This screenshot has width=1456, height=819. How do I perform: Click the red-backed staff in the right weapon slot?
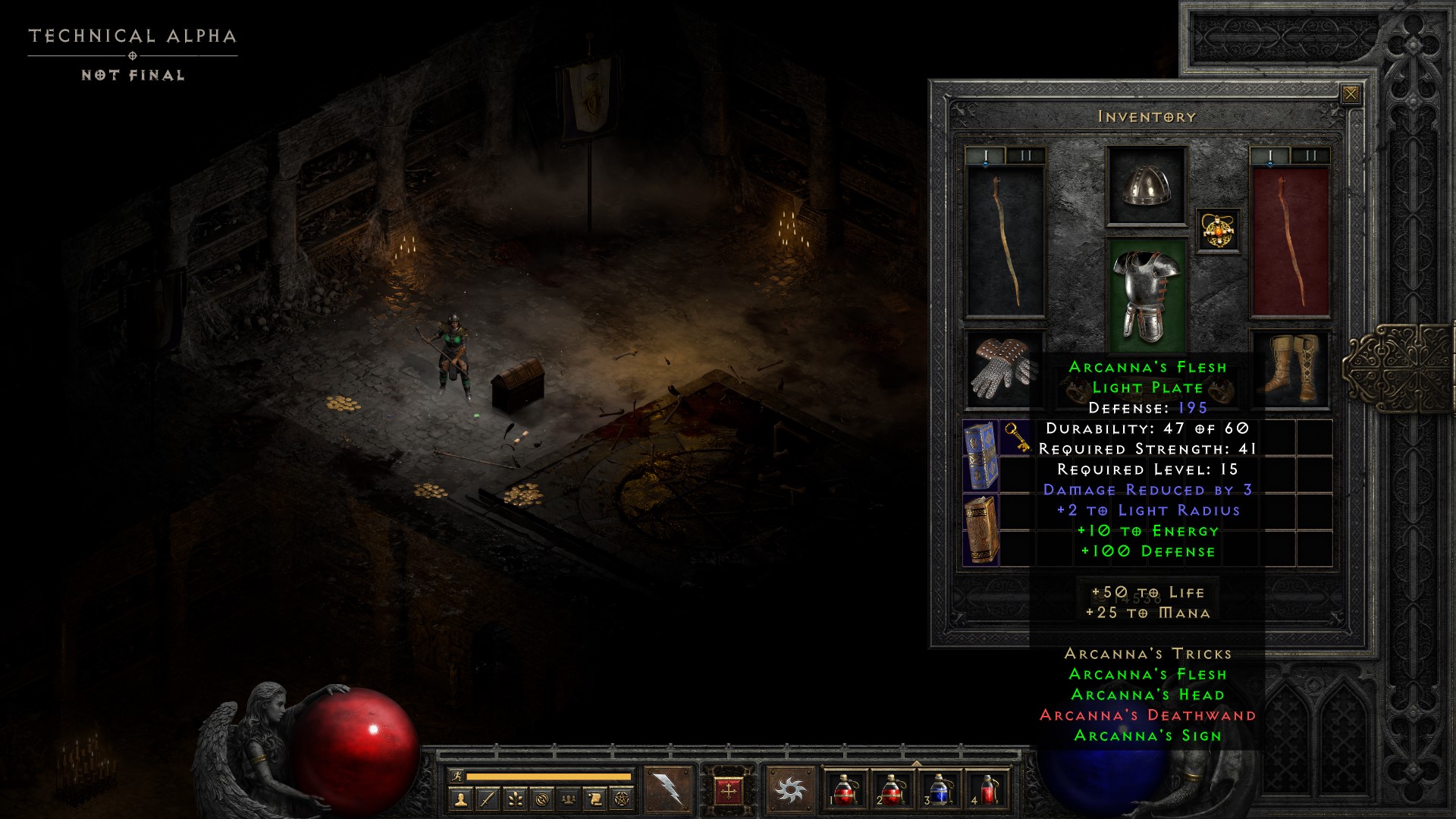[1290, 241]
